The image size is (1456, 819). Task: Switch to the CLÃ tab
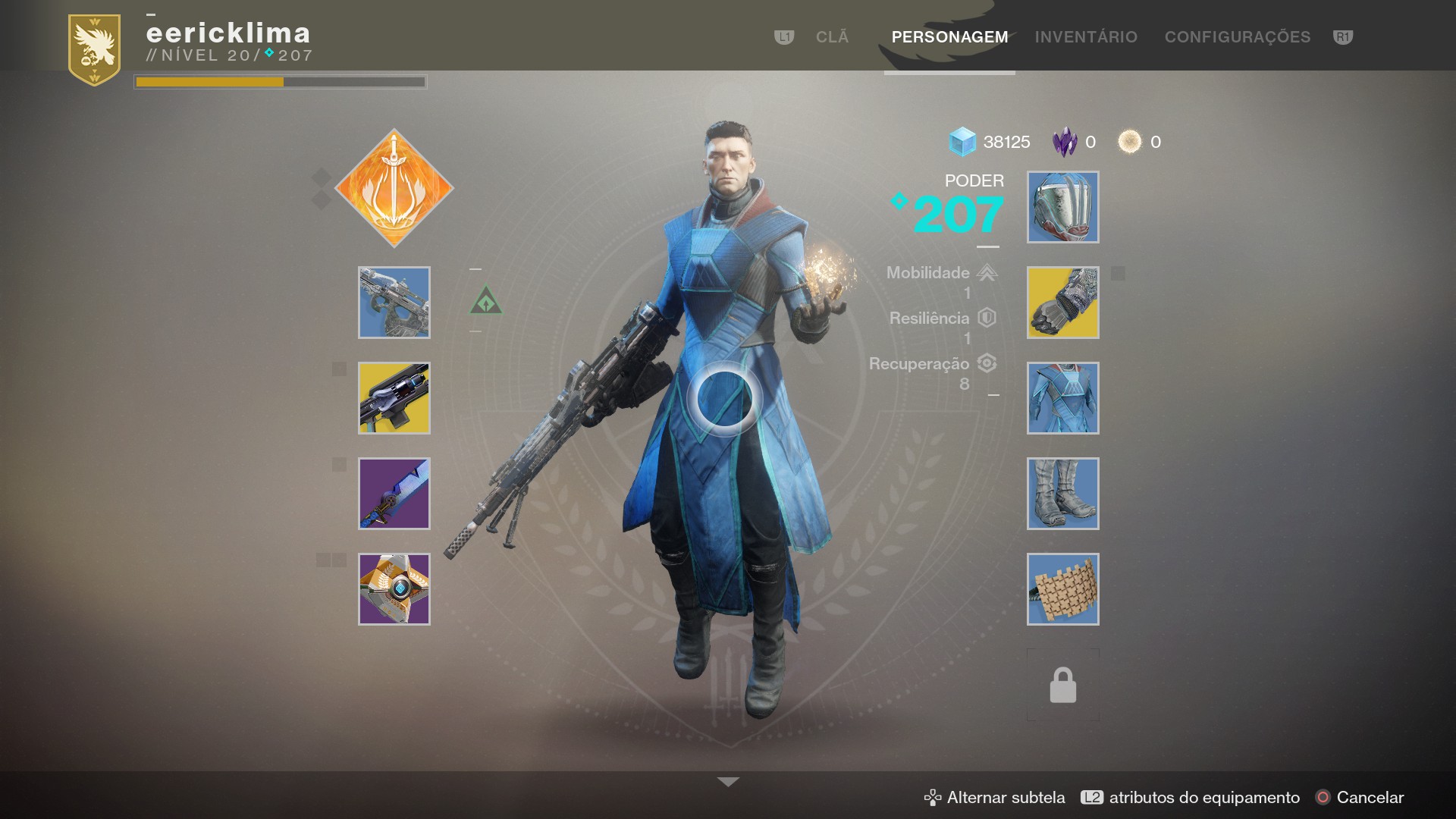832,37
